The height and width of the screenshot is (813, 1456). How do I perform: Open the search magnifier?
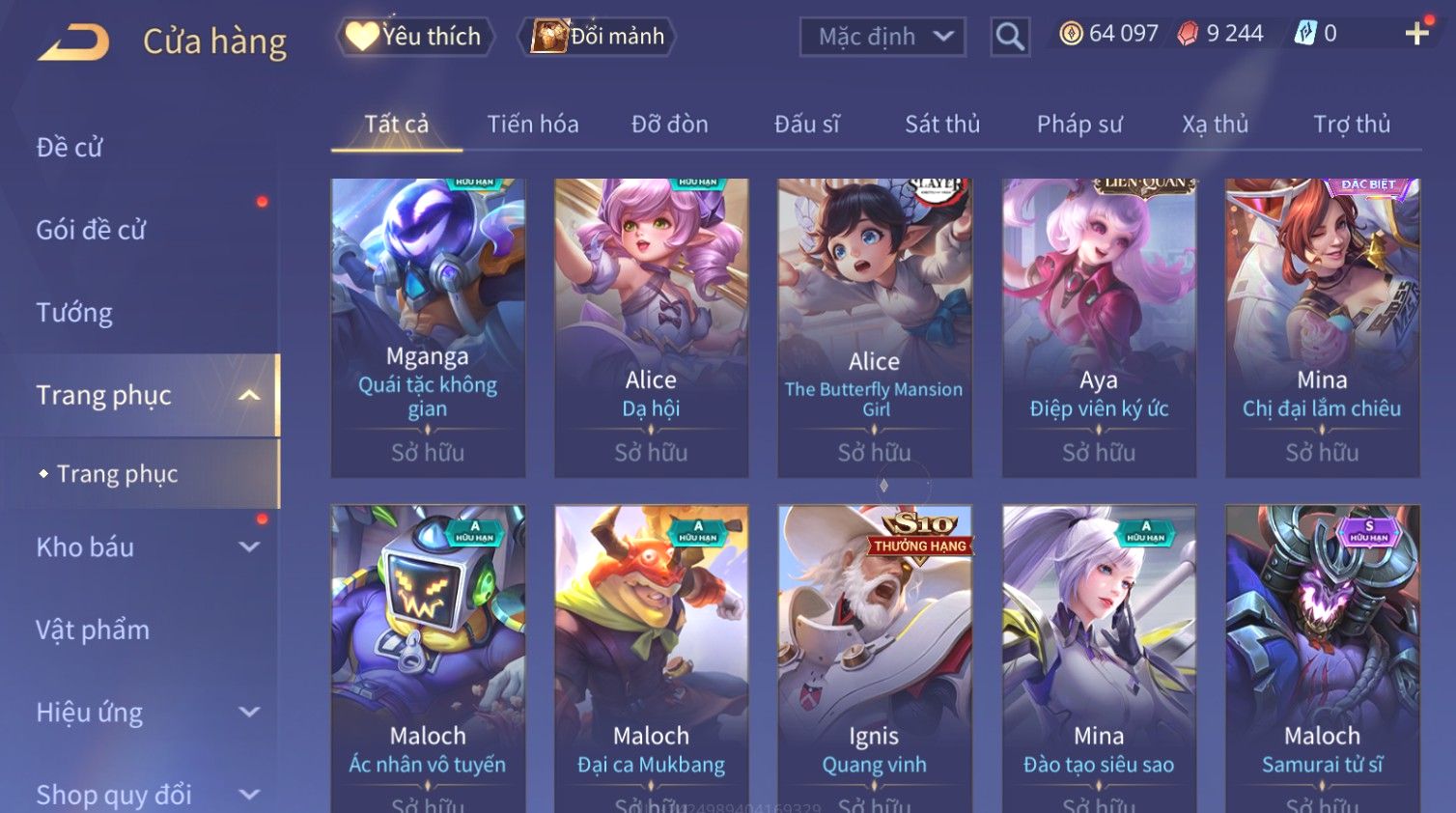point(1010,37)
